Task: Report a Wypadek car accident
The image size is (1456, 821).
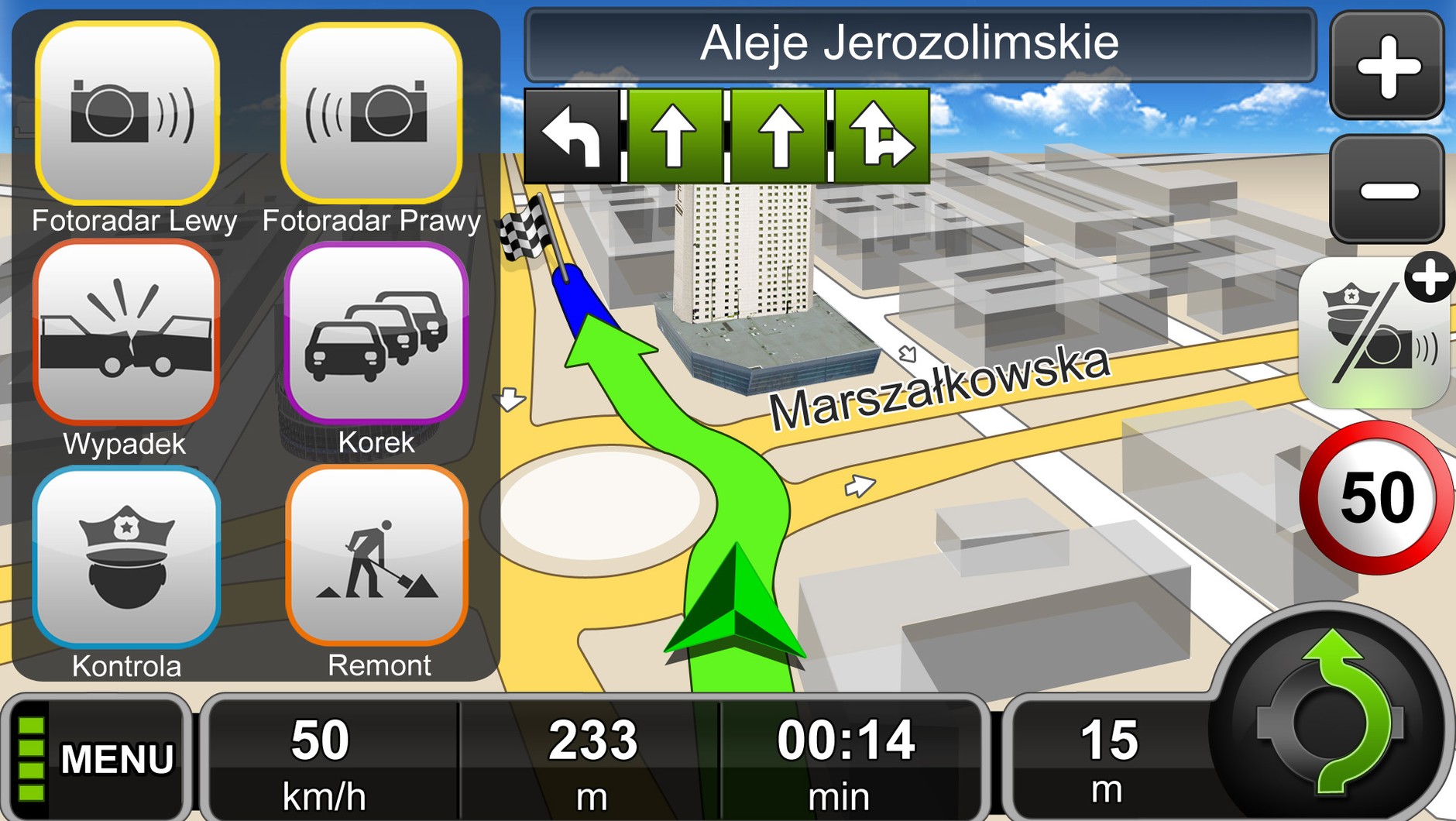Action: pos(126,333)
